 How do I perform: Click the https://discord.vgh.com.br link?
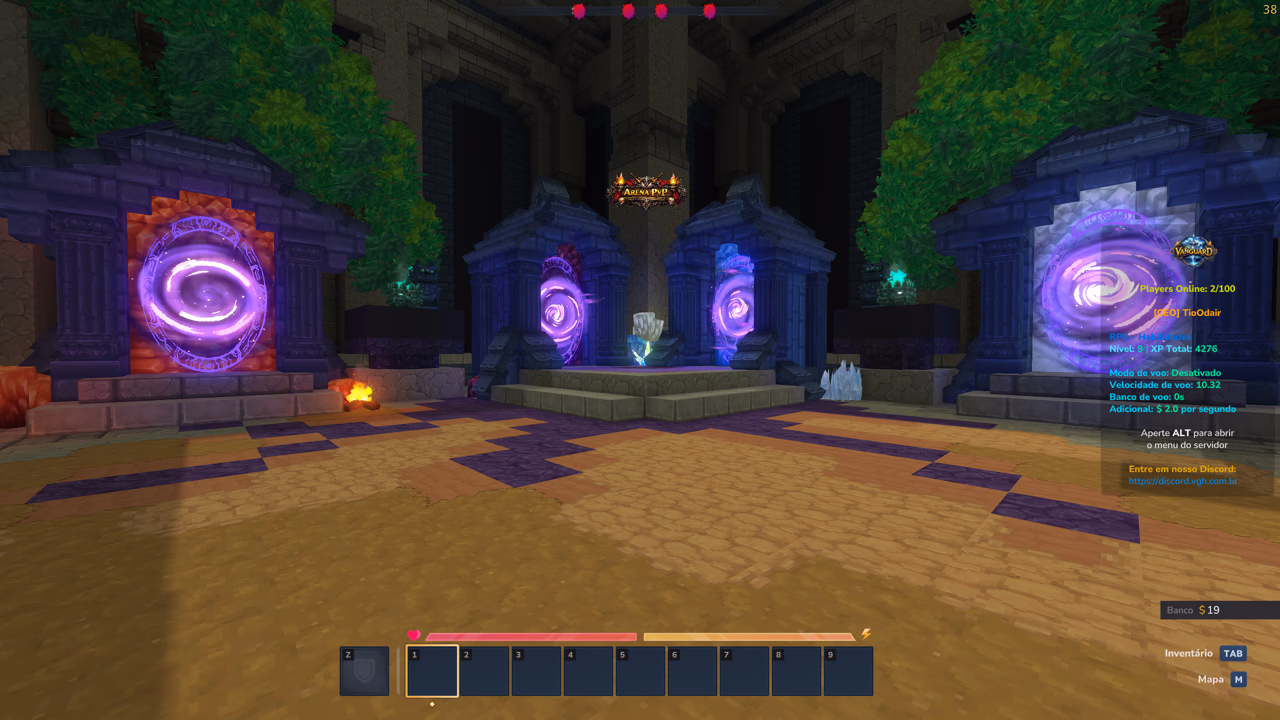coord(1185,481)
